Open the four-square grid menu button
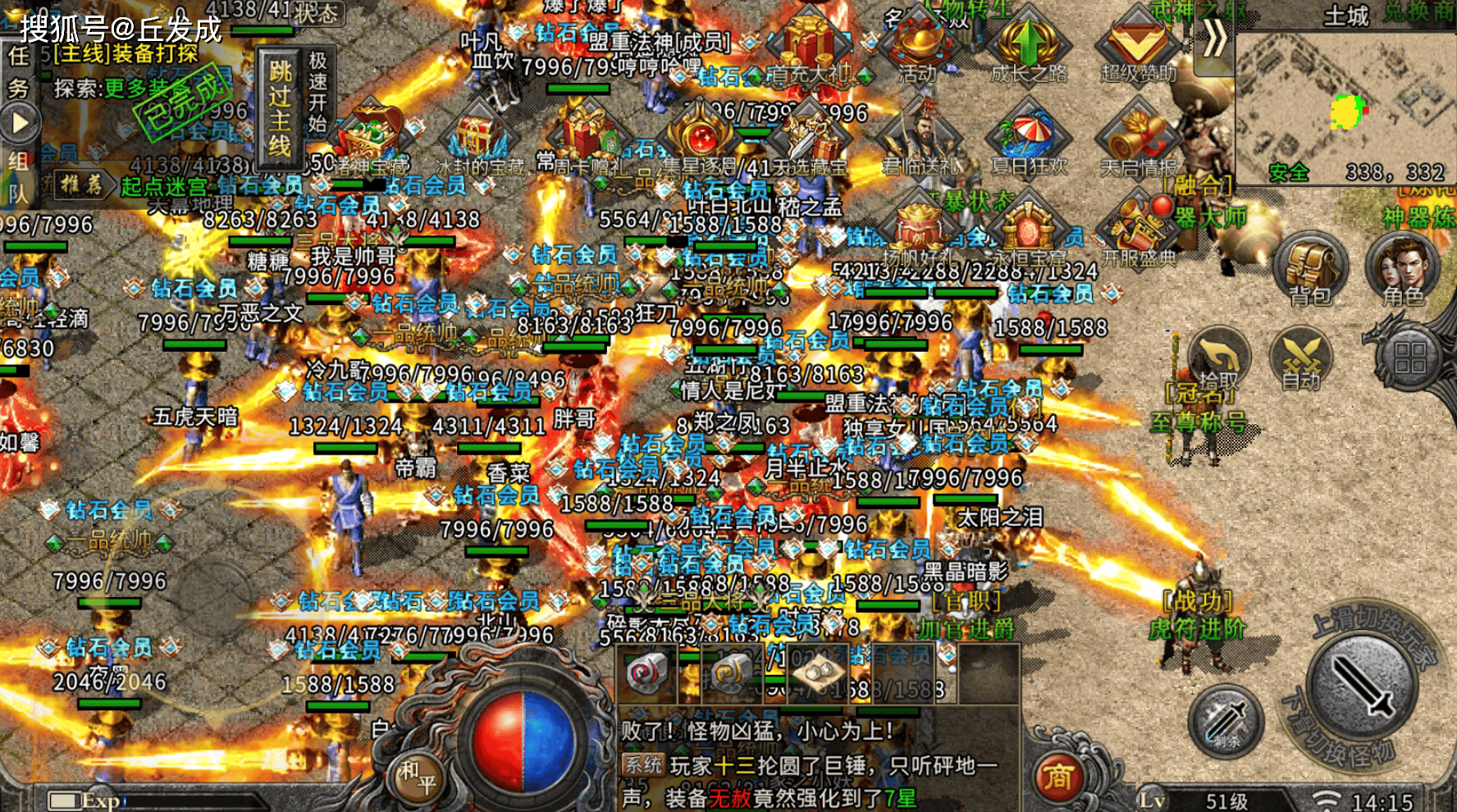1457x812 pixels. [x=1409, y=358]
